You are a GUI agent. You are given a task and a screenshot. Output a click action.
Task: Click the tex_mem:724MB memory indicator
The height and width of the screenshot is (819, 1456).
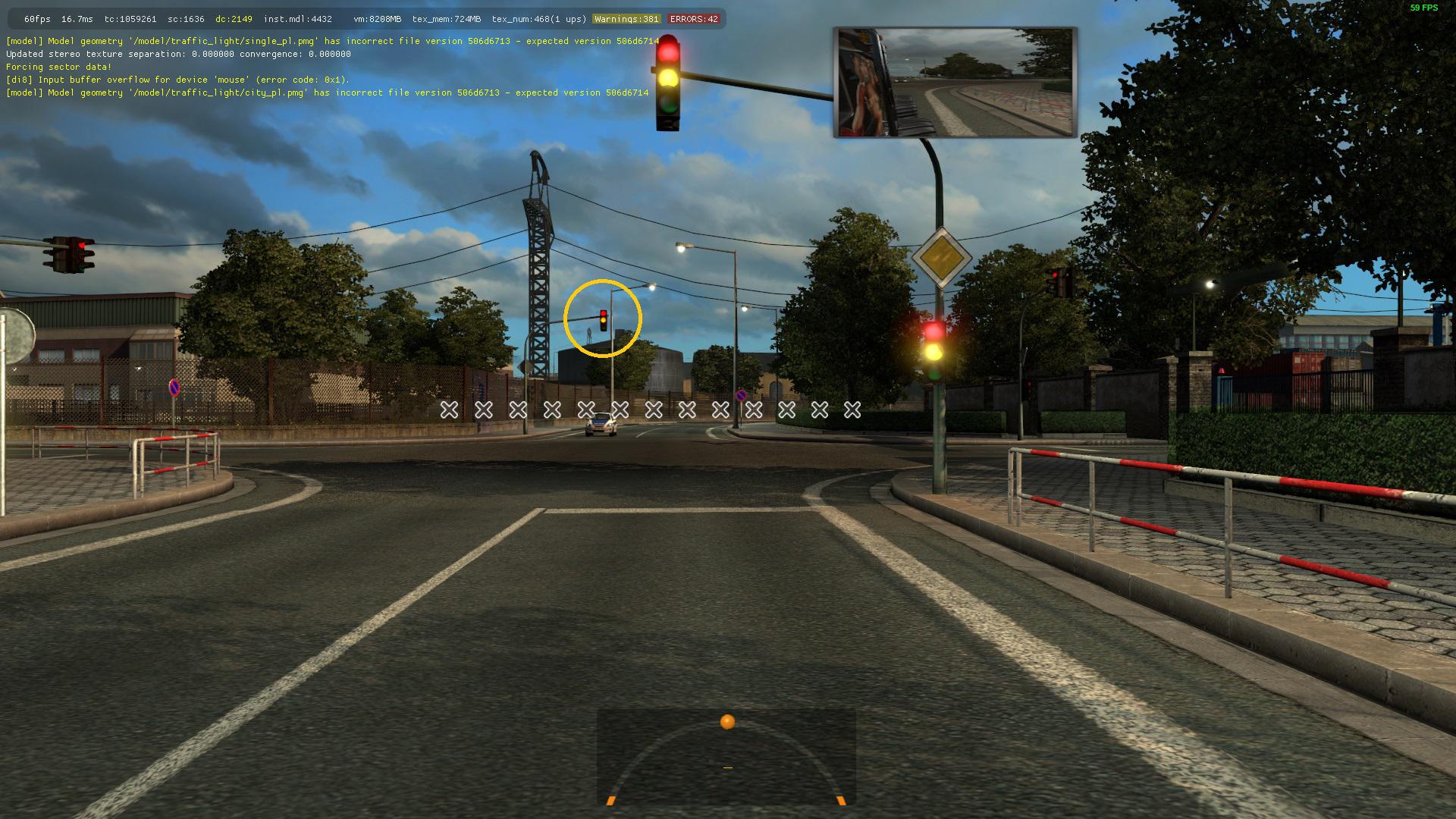(x=448, y=18)
